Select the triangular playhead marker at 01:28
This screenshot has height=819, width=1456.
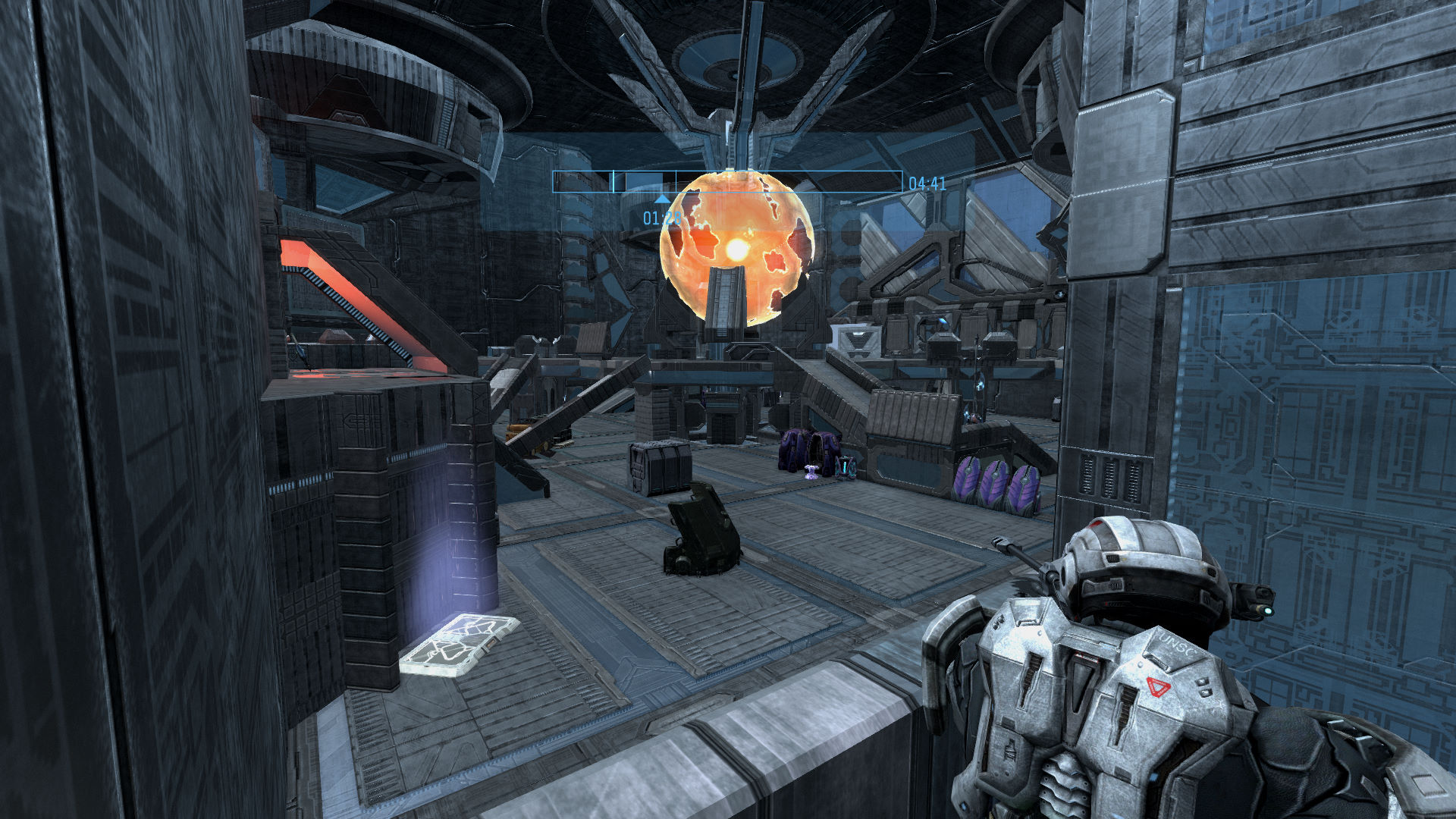(662, 199)
